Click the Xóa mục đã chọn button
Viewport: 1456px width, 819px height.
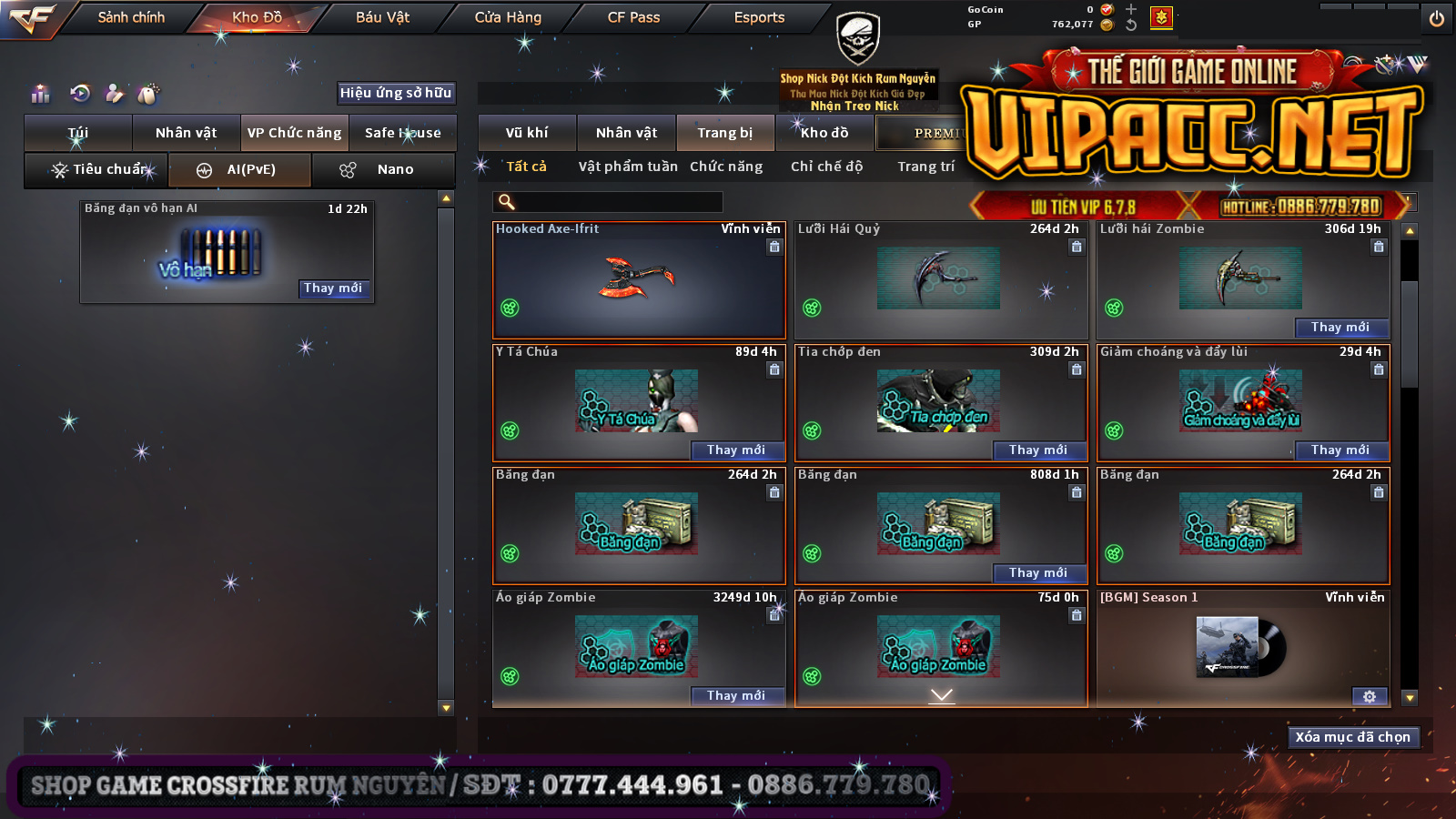click(1352, 737)
